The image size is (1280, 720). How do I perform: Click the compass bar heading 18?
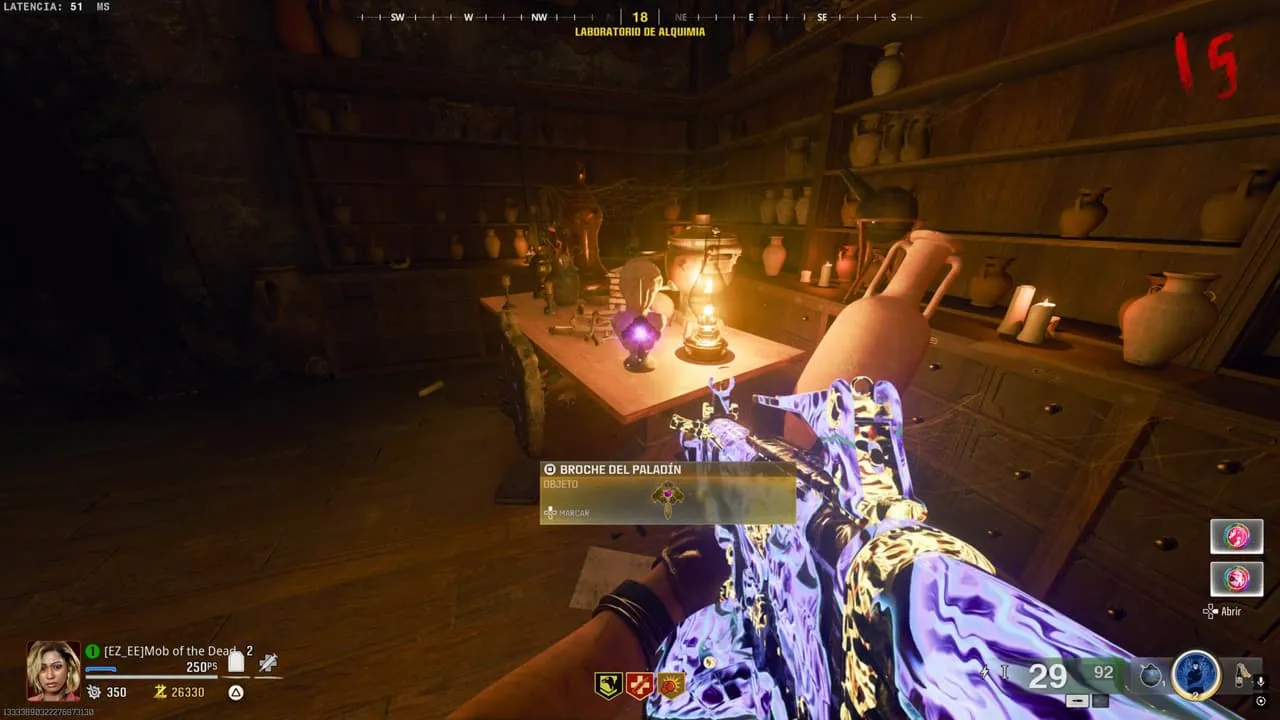tap(640, 17)
